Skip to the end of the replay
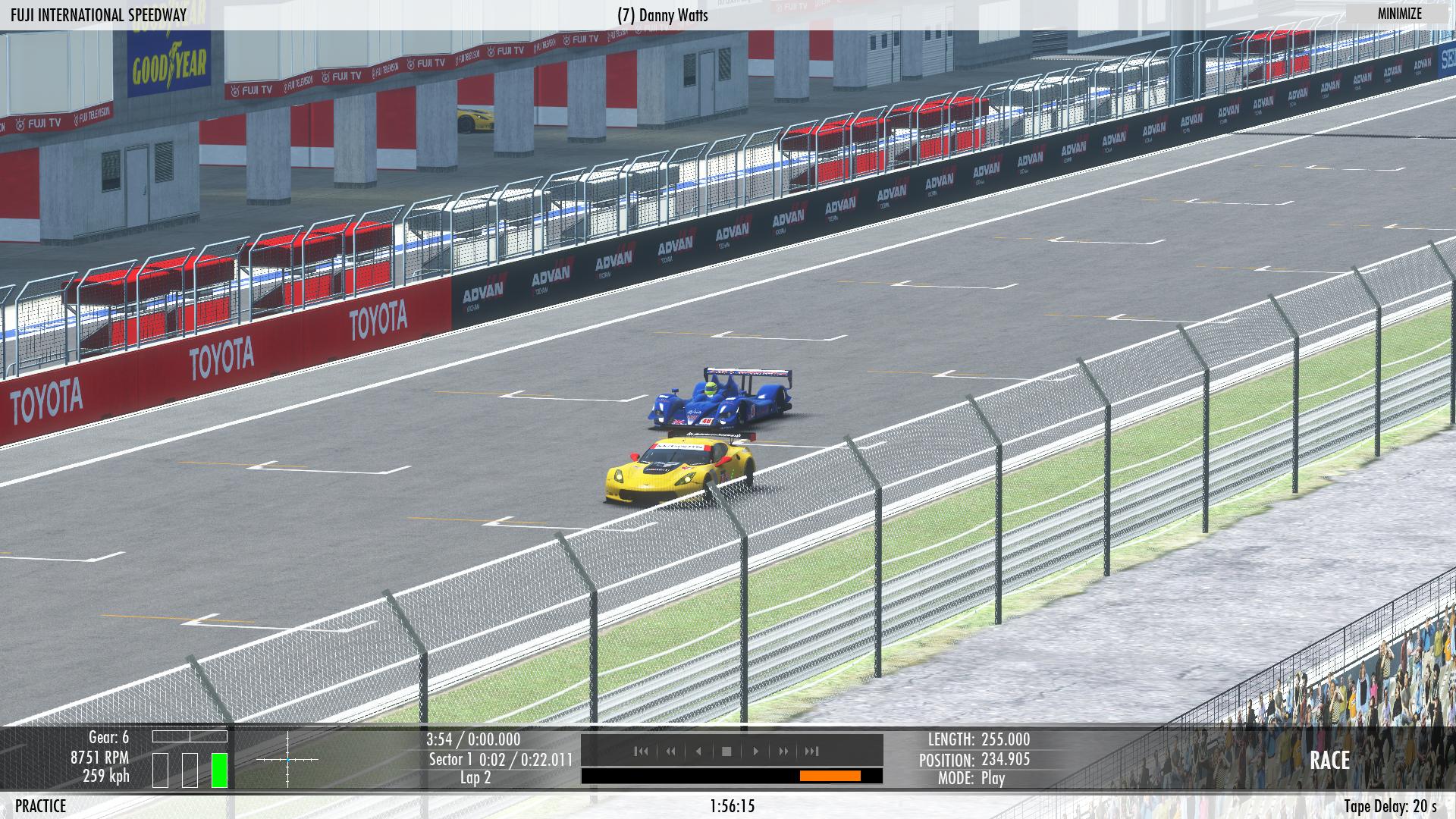 coord(812,751)
